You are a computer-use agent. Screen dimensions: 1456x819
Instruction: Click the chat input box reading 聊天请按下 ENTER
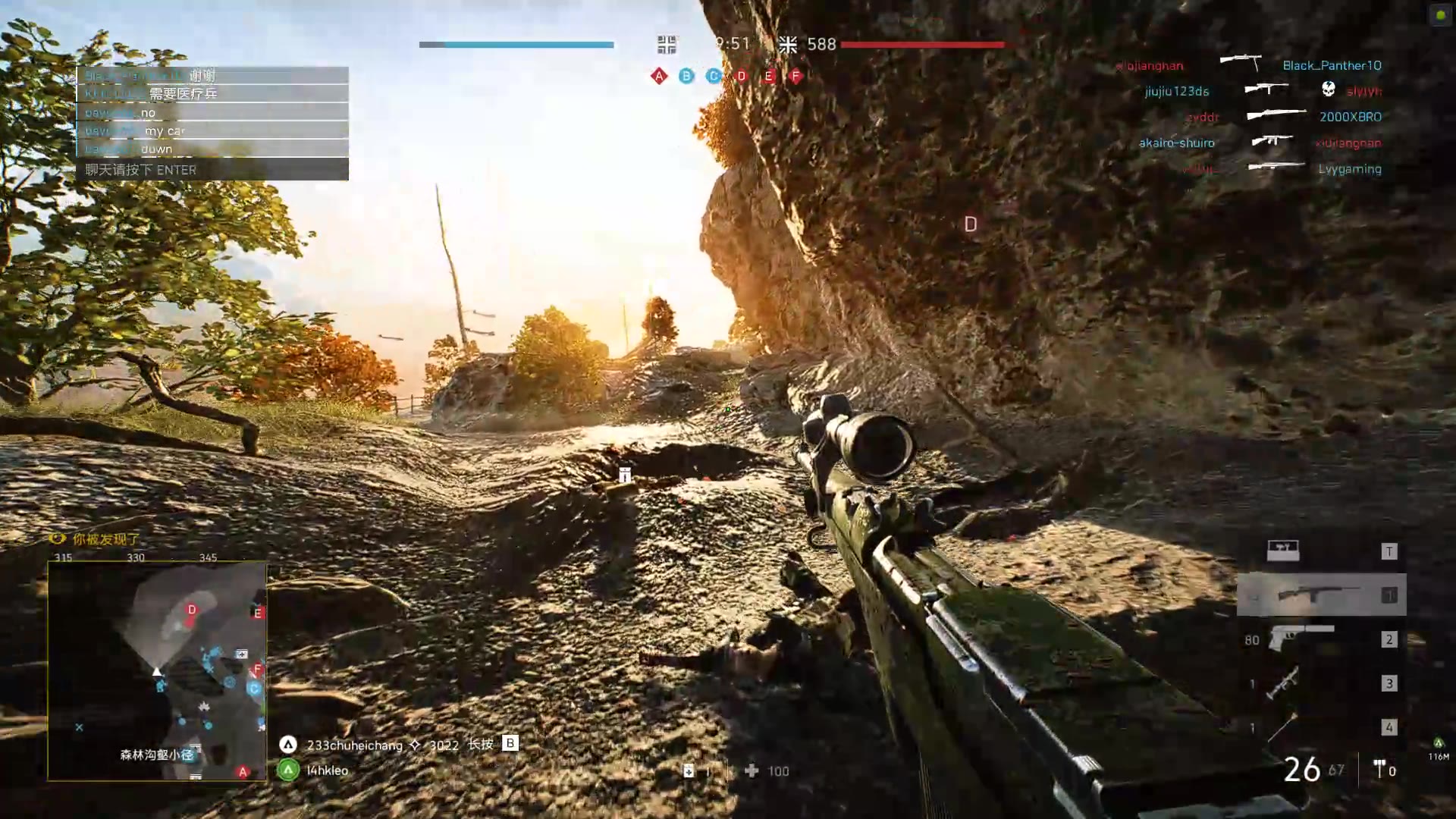point(212,170)
